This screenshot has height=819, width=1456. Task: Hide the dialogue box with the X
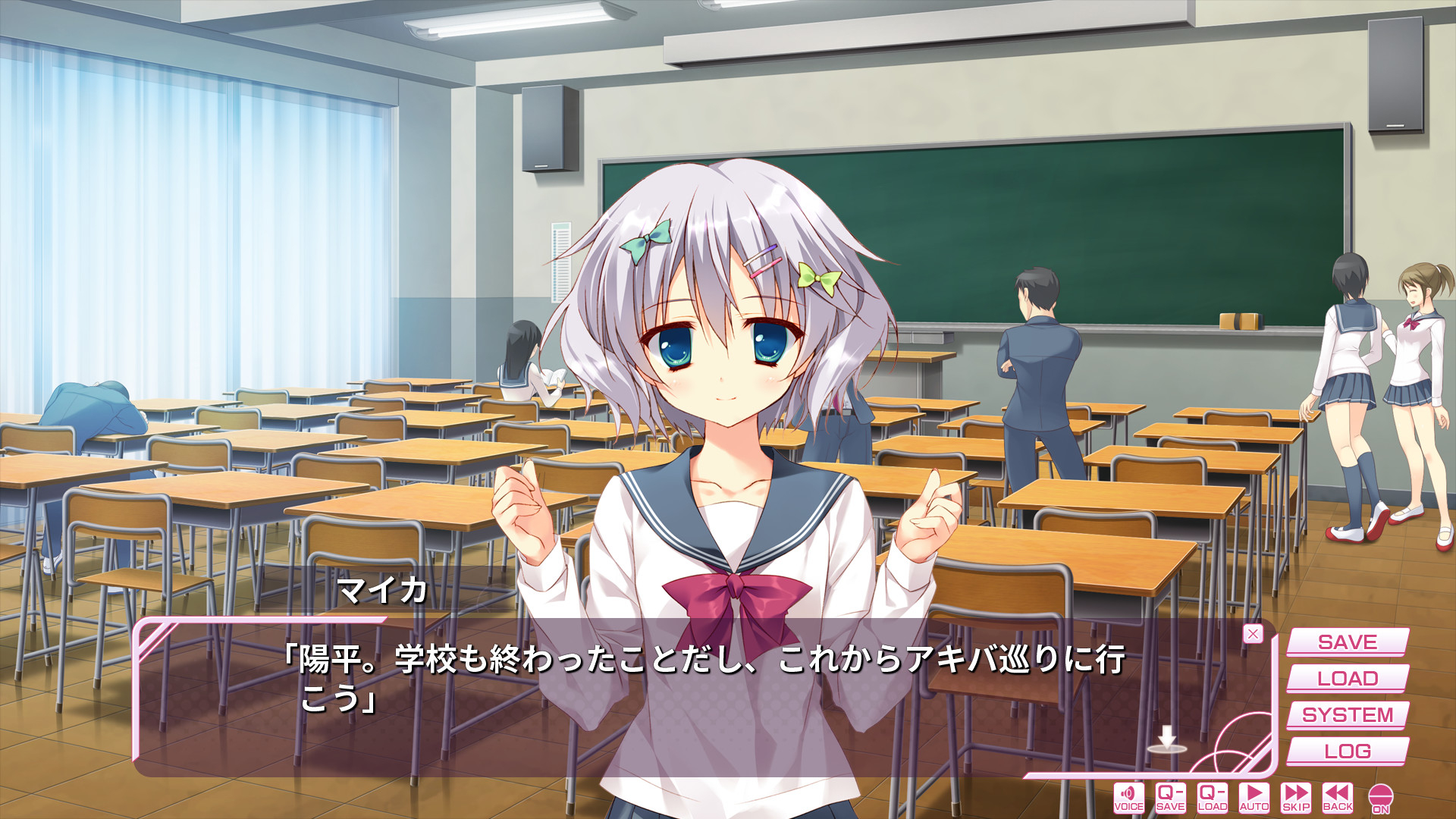[1253, 634]
